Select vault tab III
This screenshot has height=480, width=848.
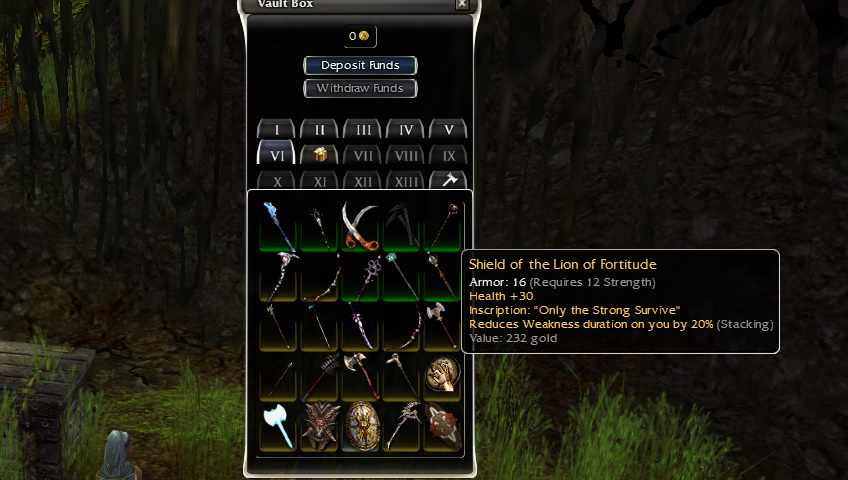[363, 130]
